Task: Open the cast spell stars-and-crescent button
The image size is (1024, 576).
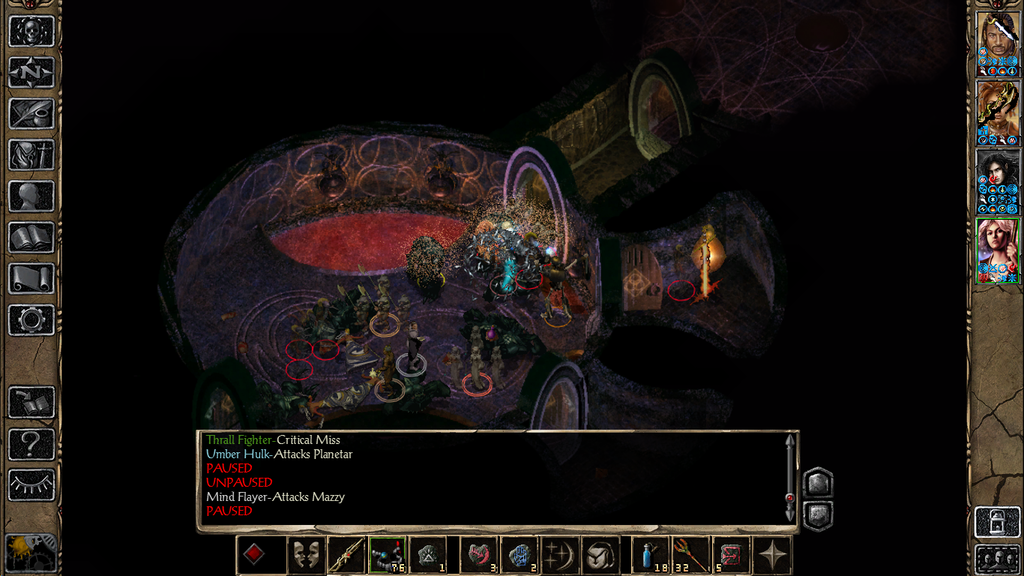Action: [x=558, y=555]
